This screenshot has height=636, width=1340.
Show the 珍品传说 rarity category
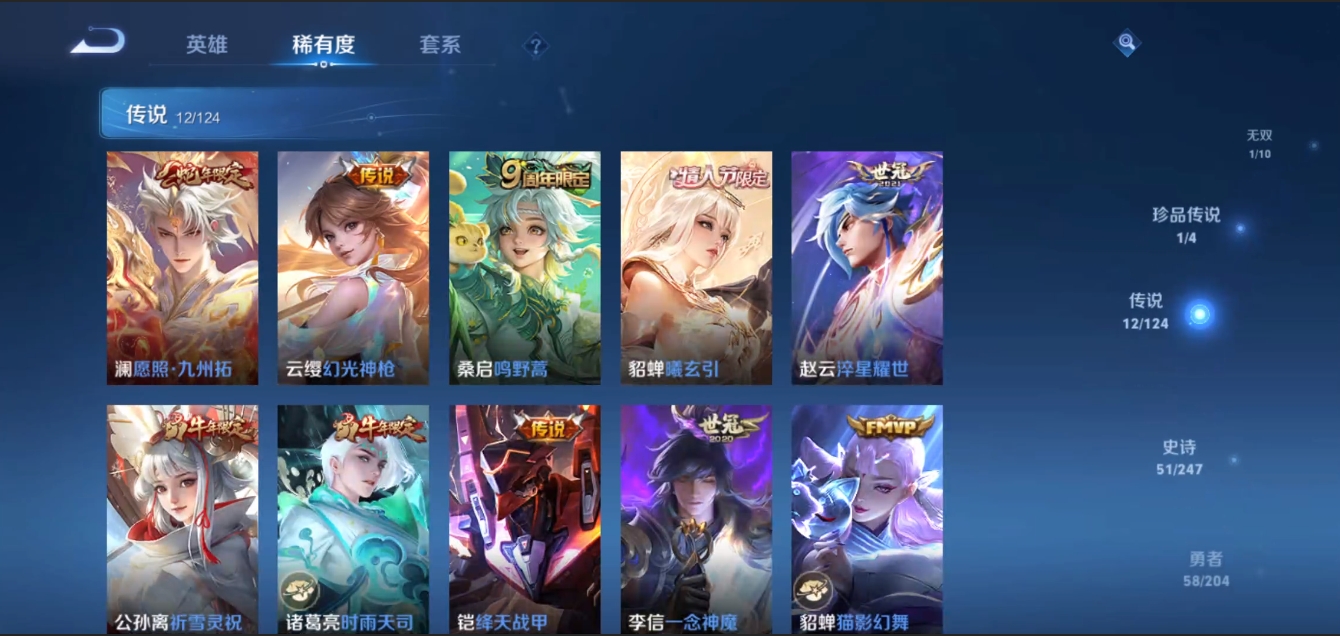pos(1186,223)
